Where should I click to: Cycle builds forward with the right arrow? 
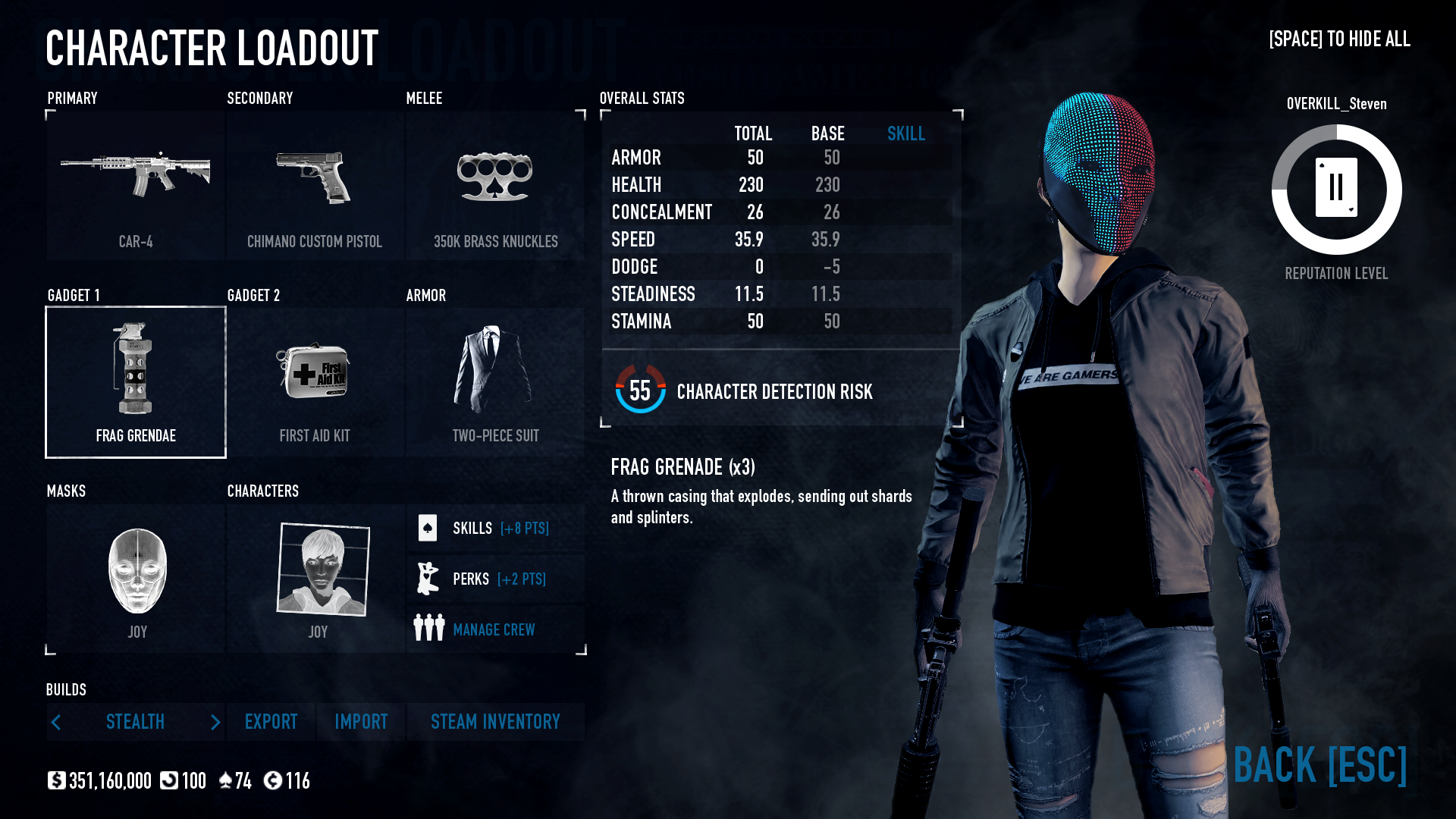(x=215, y=722)
